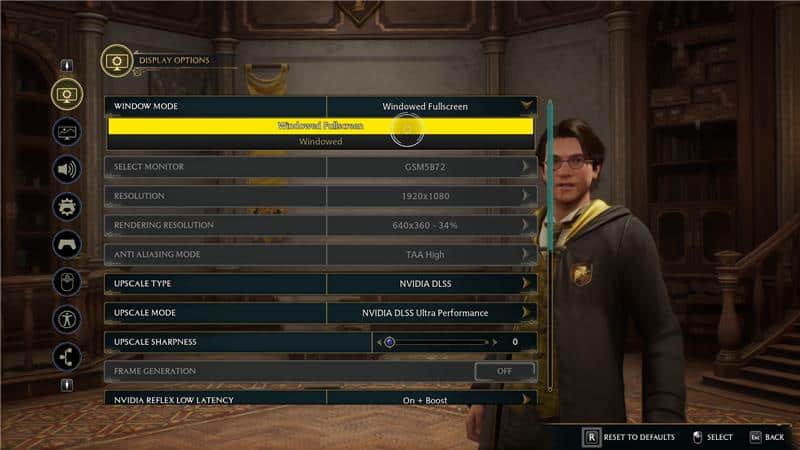Switch to the Display Options tab
Image resolution: width=800 pixels, height=450 pixels.
point(67,94)
